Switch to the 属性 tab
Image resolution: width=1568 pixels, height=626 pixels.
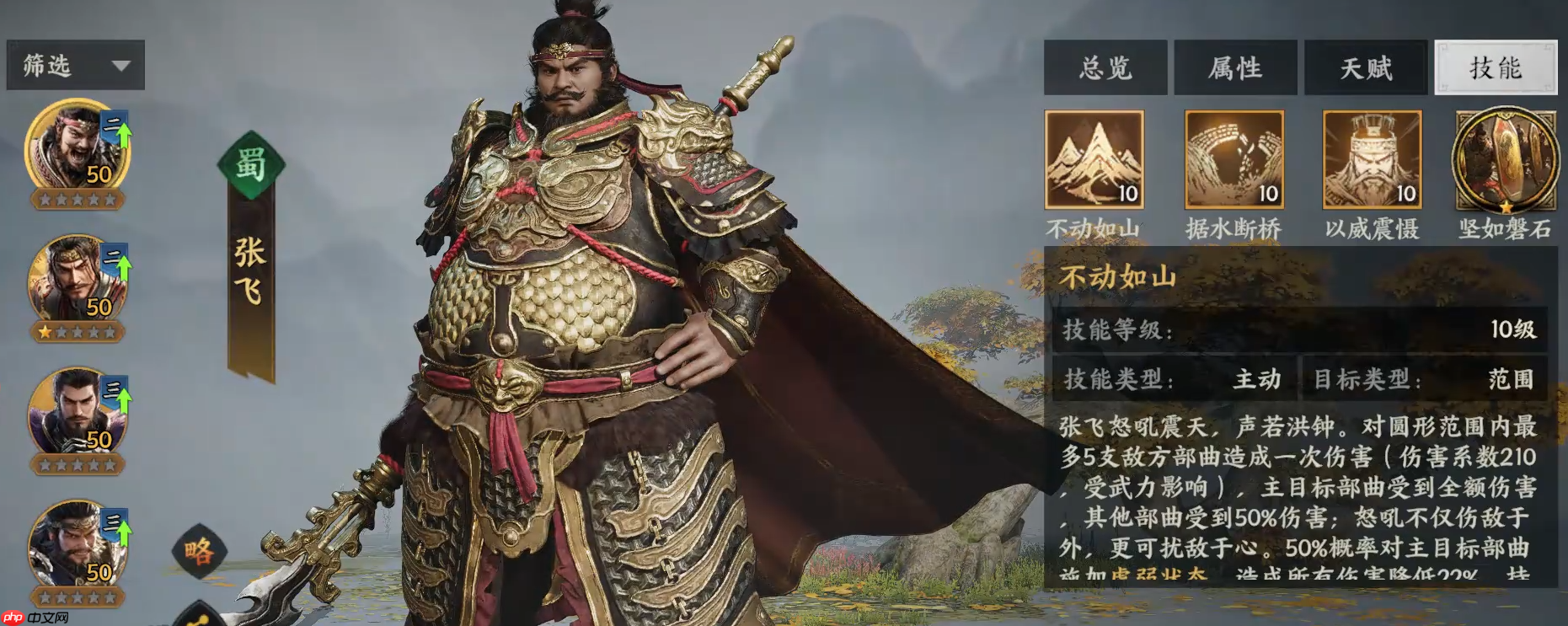tap(1235, 68)
